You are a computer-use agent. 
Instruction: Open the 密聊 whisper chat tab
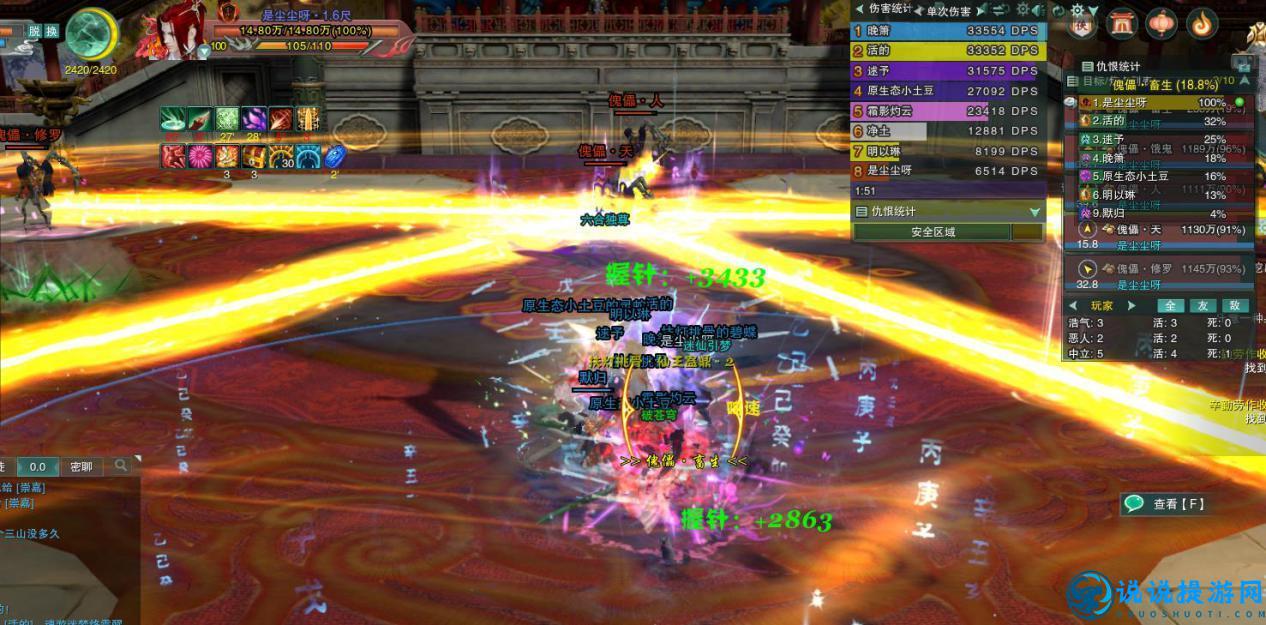[x=81, y=466]
